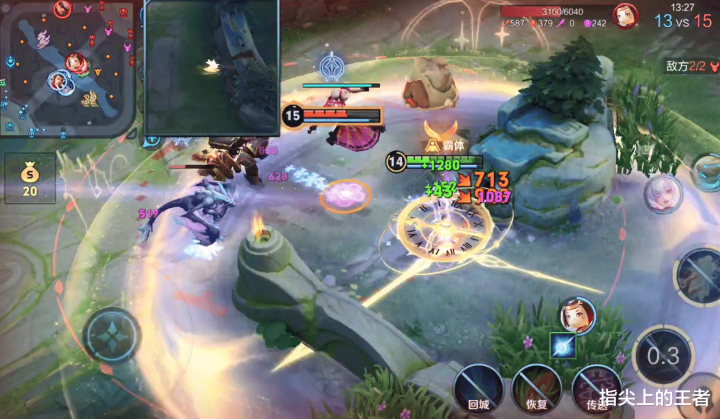This screenshot has height=419, width=720.
Task: Activate the 传送 teleport spell
Action: 596,388
